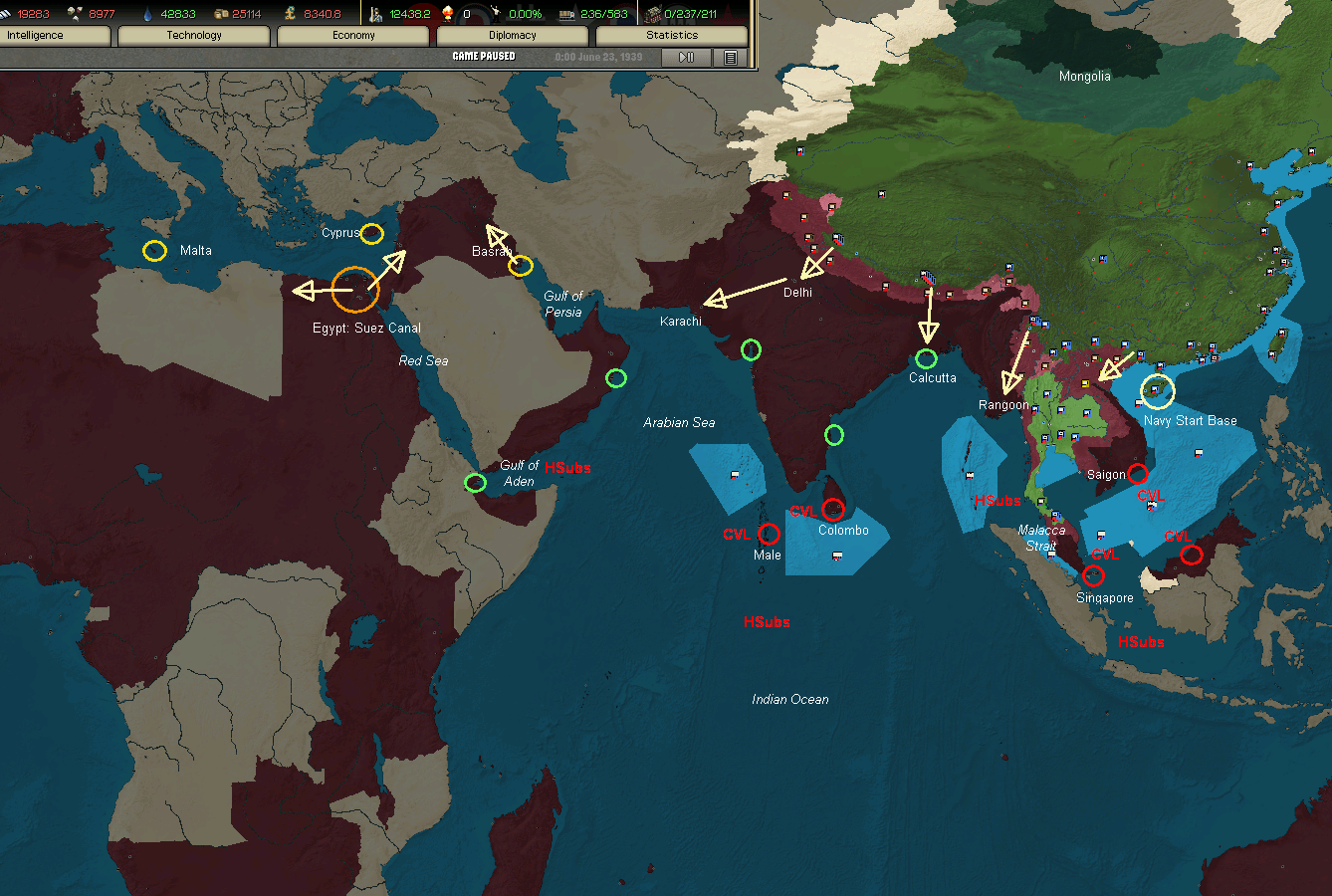Image resolution: width=1332 pixels, height=896 pixels.
Task: Click the metal resource icon
Action: [x=74, y=13]
